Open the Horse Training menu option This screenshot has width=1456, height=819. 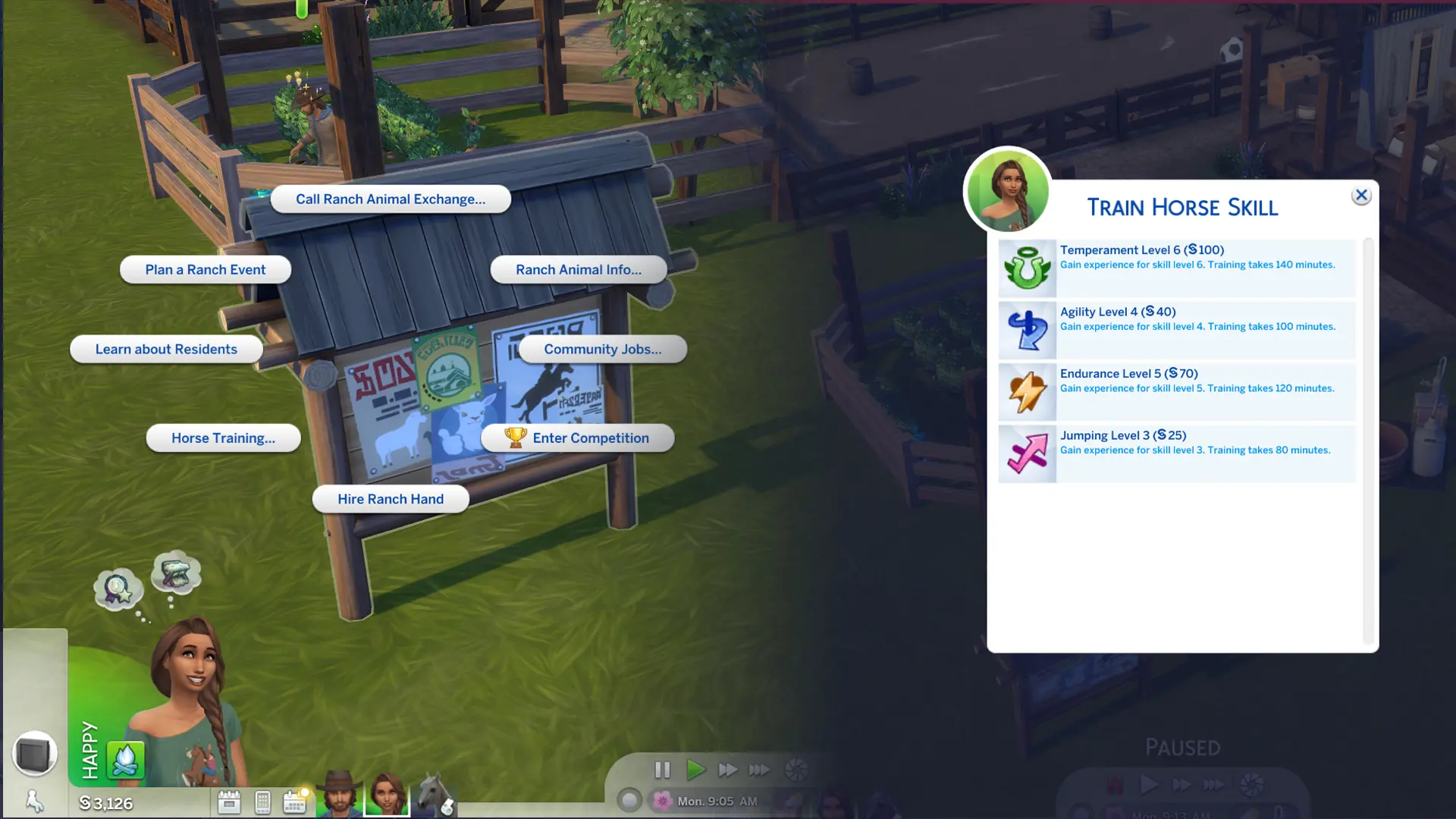(x=223, y=438)
